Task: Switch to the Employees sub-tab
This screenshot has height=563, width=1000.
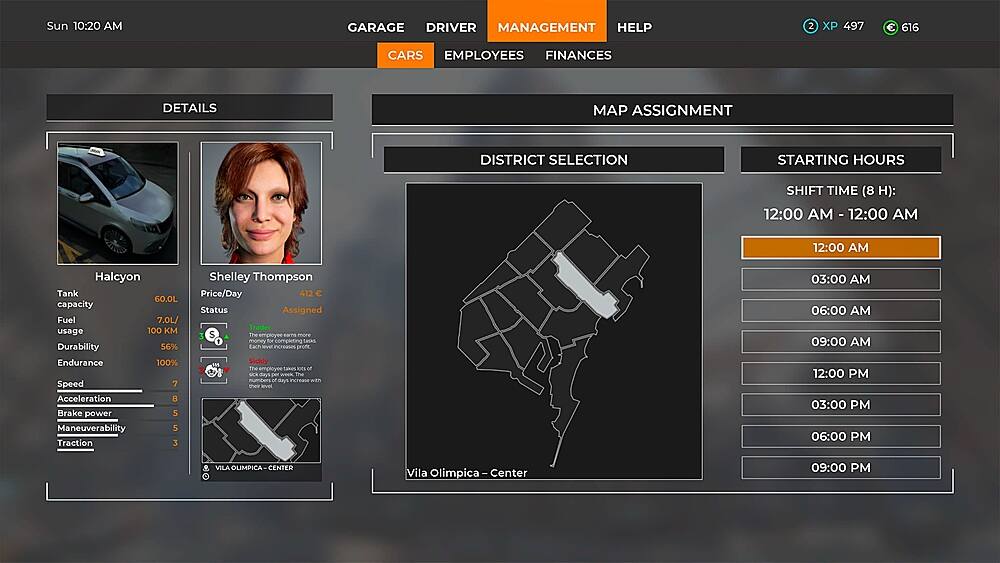Action: pyautogui.click(x=484, y=55)
